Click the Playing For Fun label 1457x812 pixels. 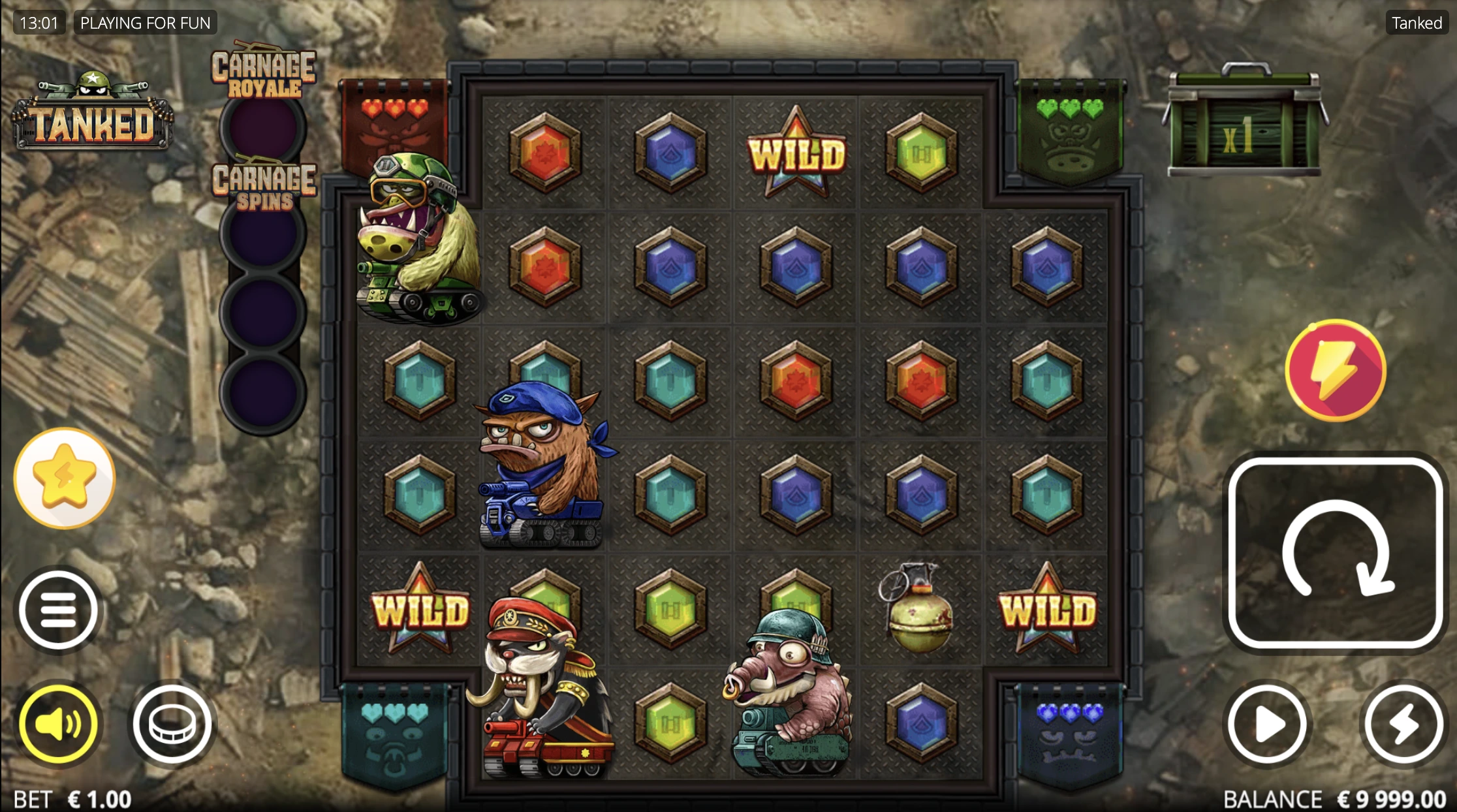point(145,22)
